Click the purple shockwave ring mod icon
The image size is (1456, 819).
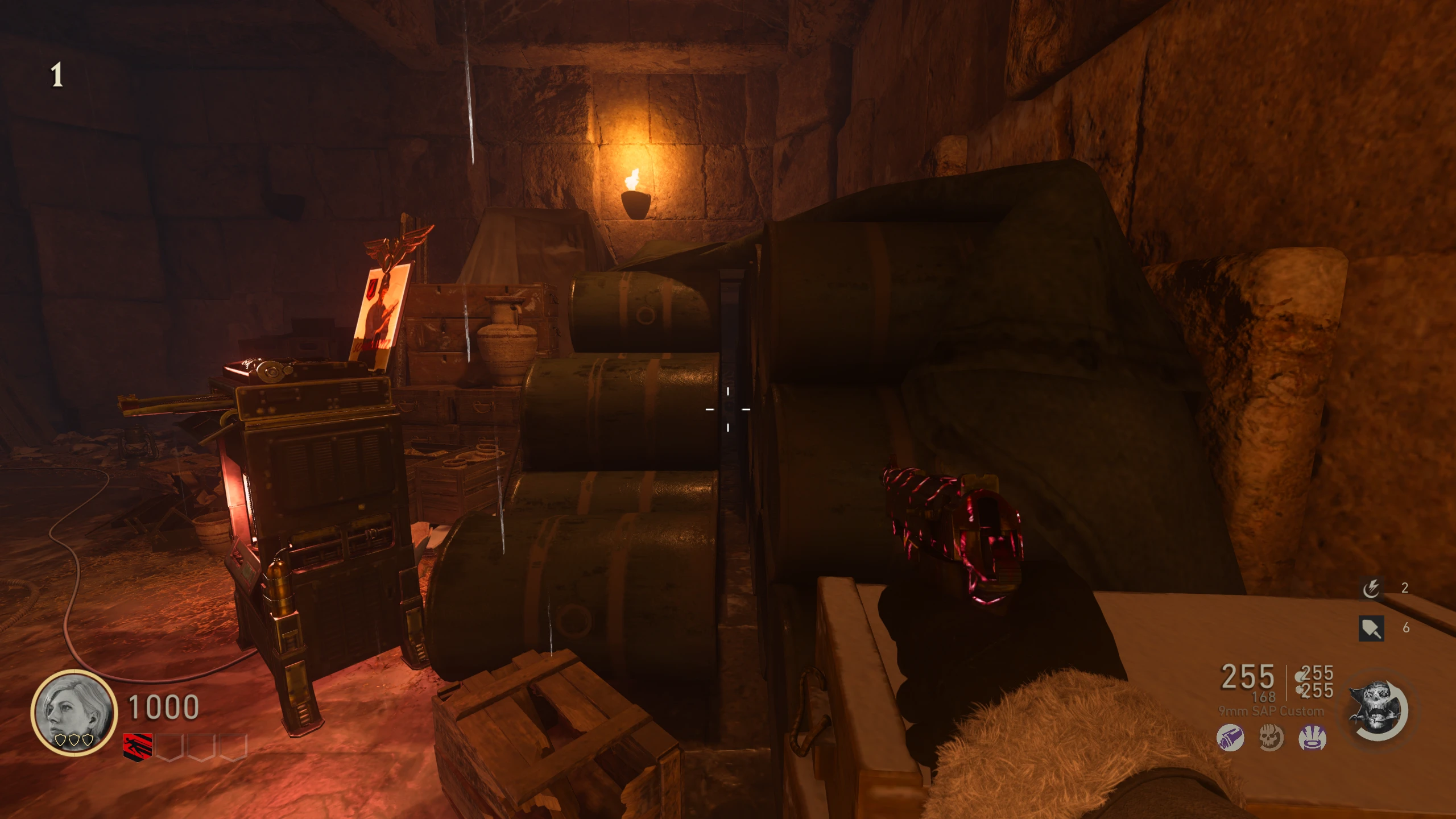coord(1313,738)
